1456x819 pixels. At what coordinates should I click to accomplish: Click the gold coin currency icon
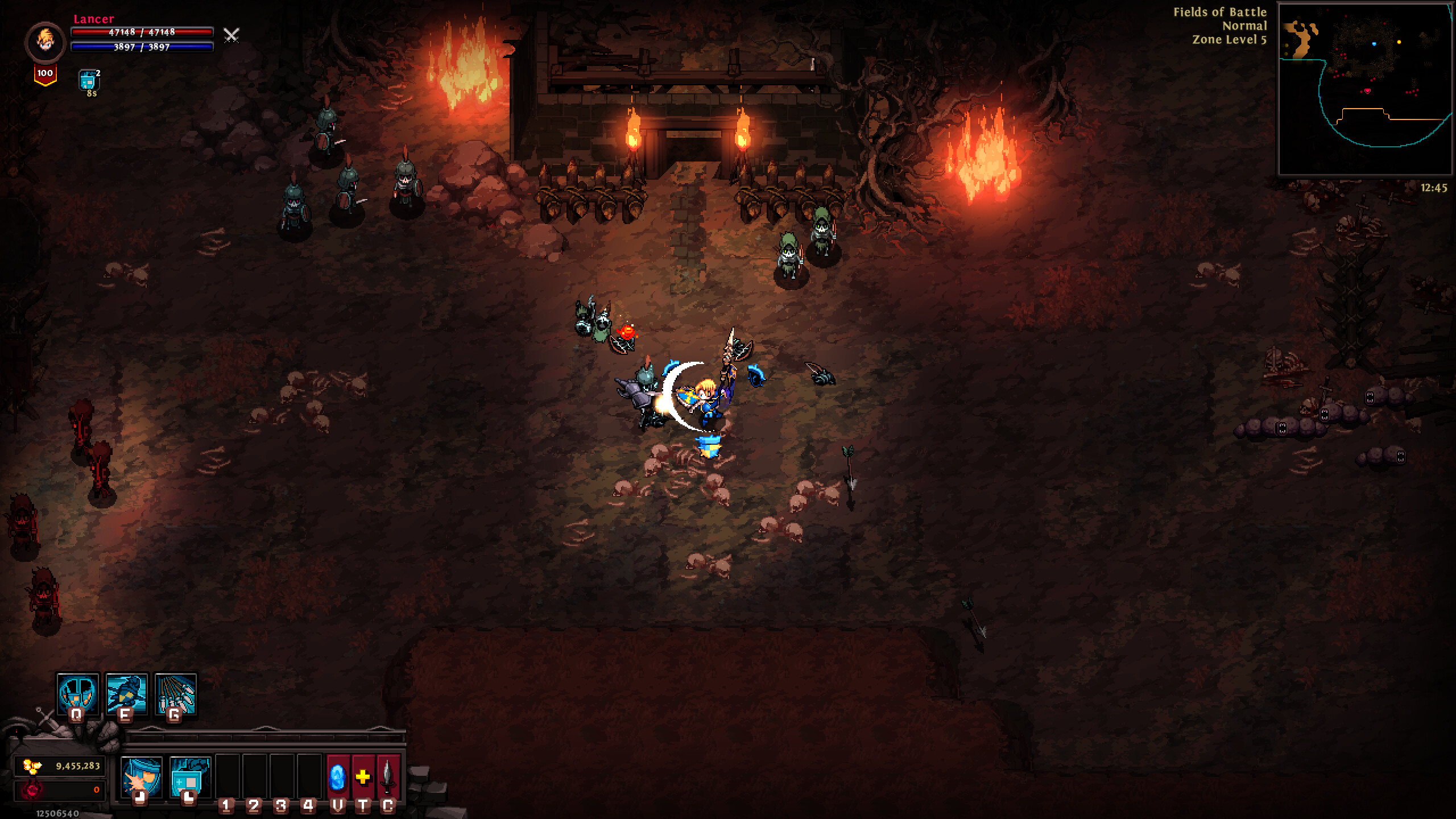(x=32, y=766)
